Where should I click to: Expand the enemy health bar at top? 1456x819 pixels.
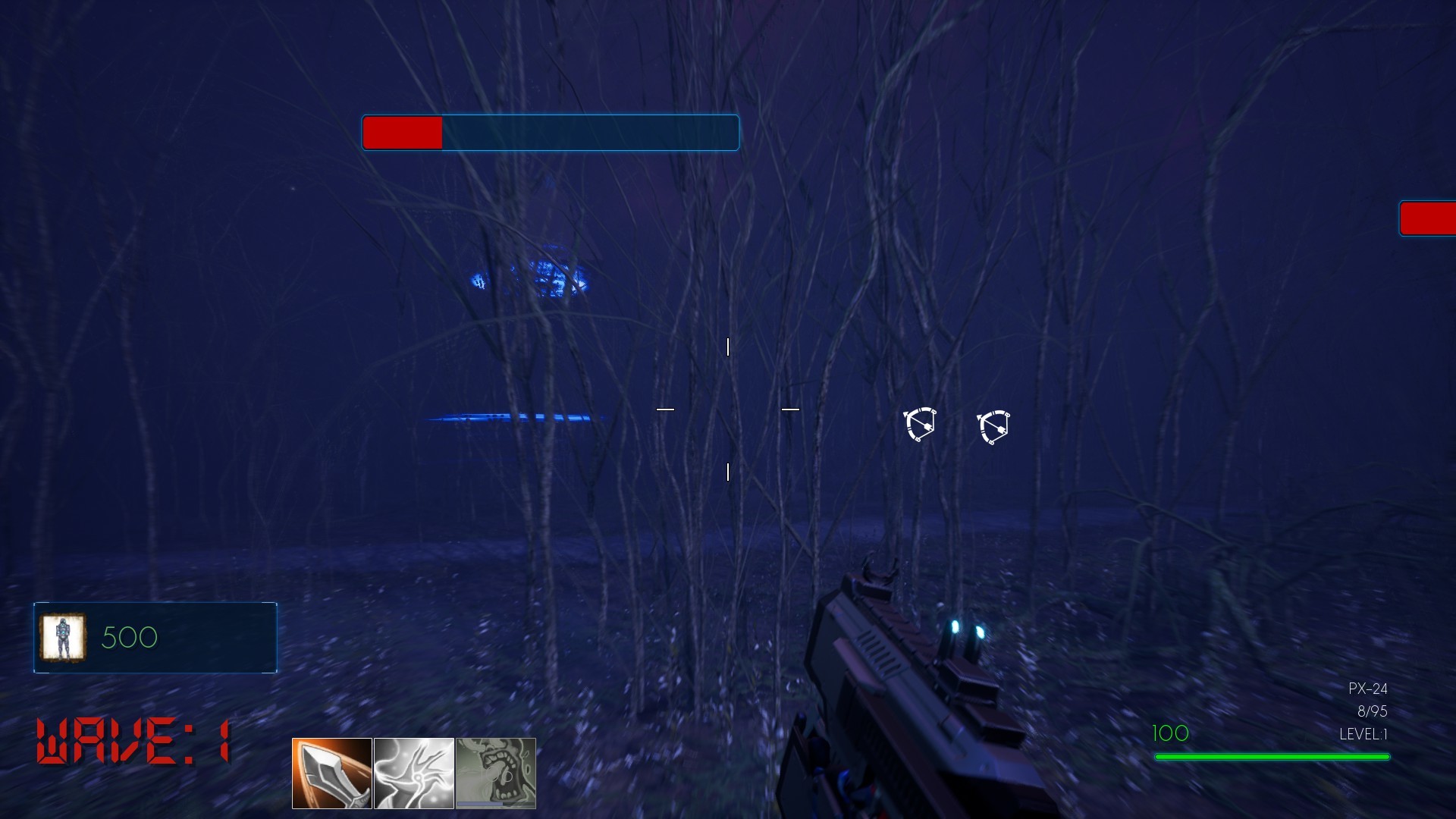coord(551,133)
